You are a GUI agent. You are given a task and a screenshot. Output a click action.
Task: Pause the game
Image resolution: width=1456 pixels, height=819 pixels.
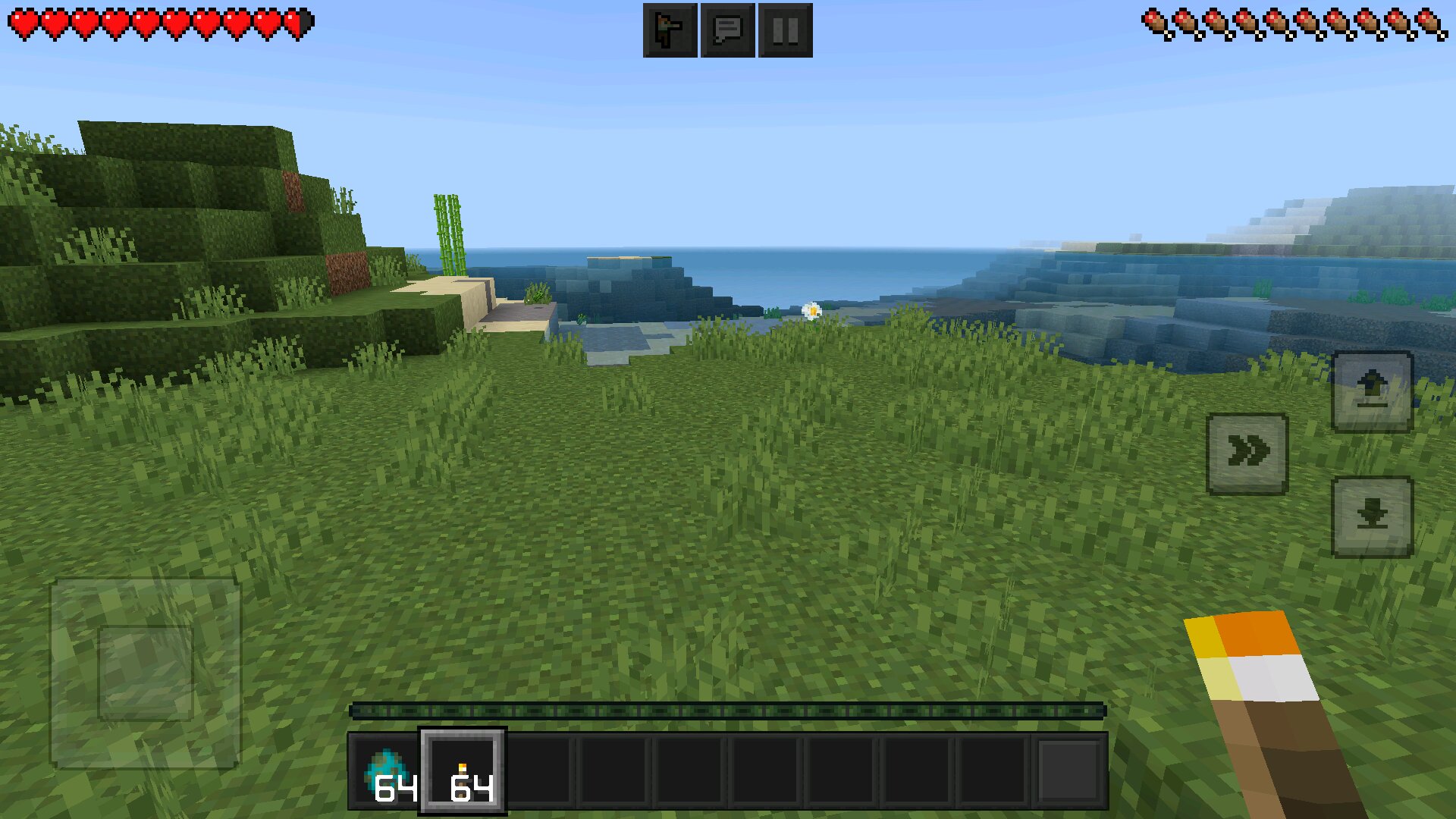tap(785, 30)
